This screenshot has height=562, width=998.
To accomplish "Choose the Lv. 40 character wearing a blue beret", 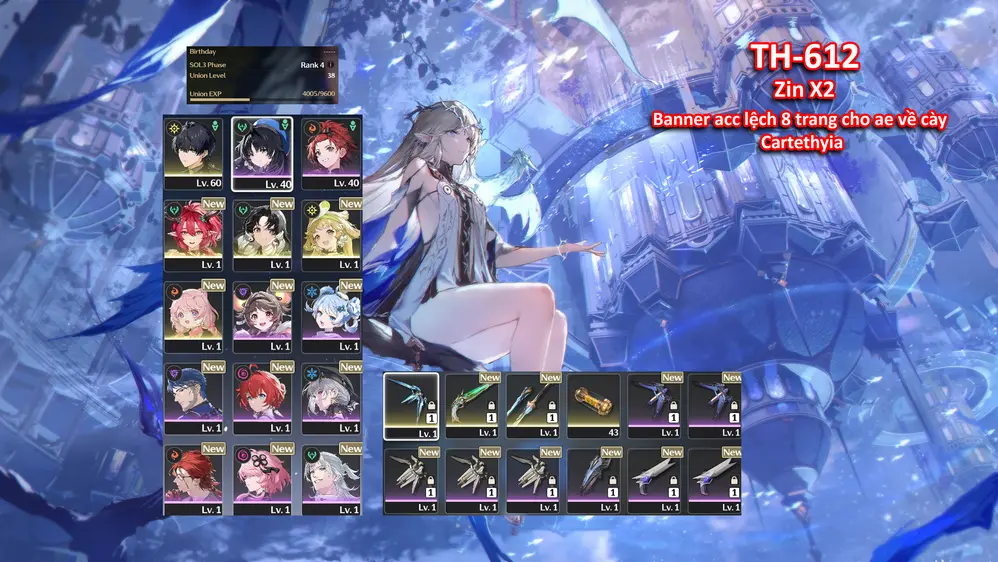I will [262, 153].
